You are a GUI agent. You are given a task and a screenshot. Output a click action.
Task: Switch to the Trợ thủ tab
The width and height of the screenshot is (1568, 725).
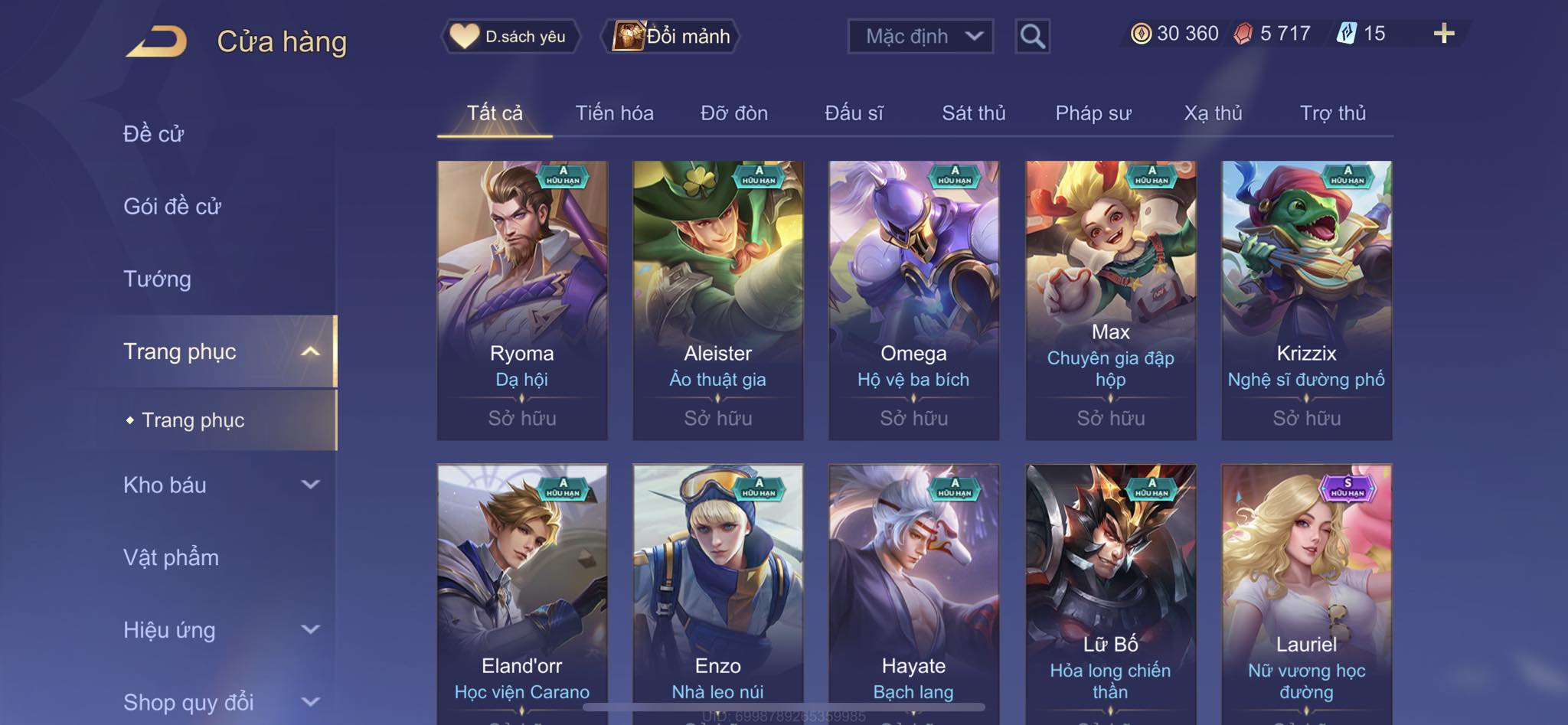tap(1332, 113)
